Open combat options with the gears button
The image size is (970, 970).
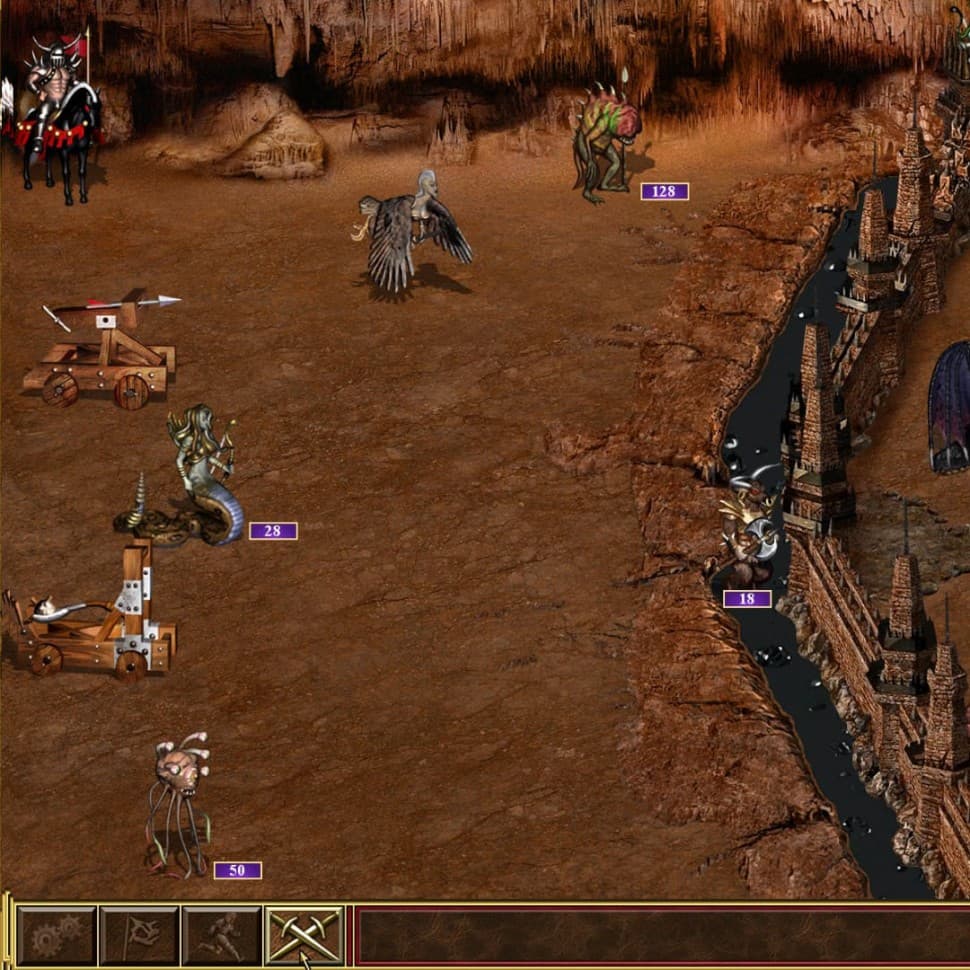tap(56, 936)
